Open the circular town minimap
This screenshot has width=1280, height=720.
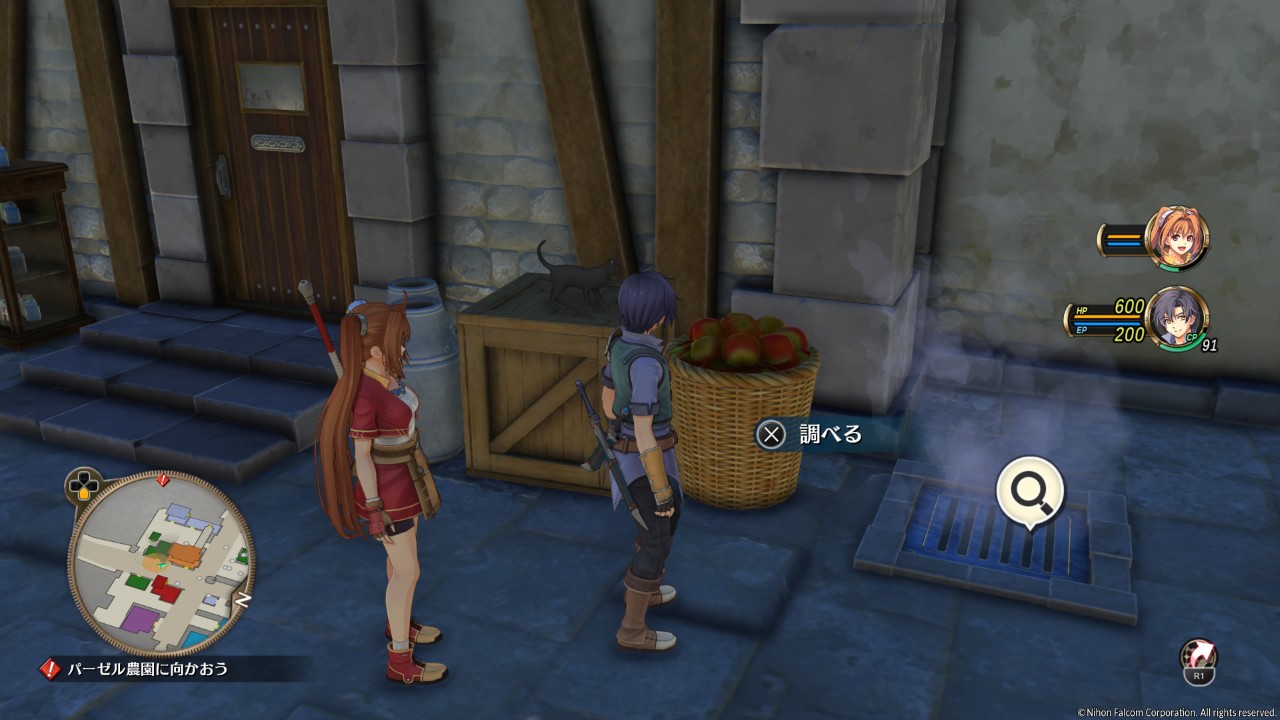pos(161,563)
